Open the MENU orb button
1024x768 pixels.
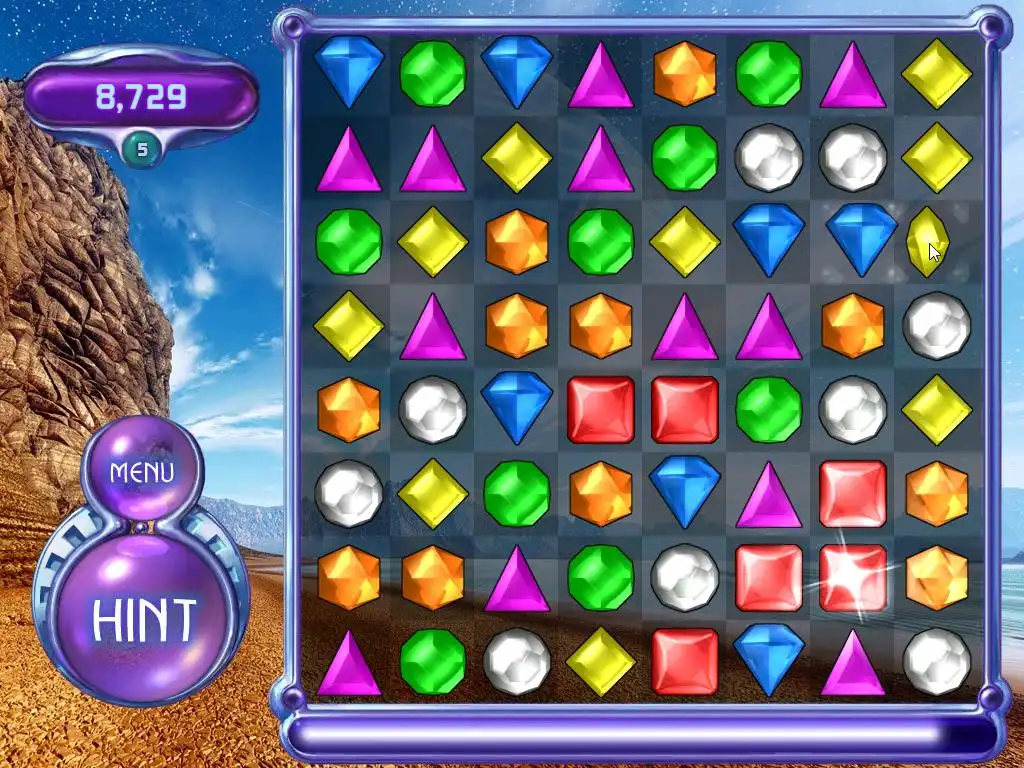point(142,472)
